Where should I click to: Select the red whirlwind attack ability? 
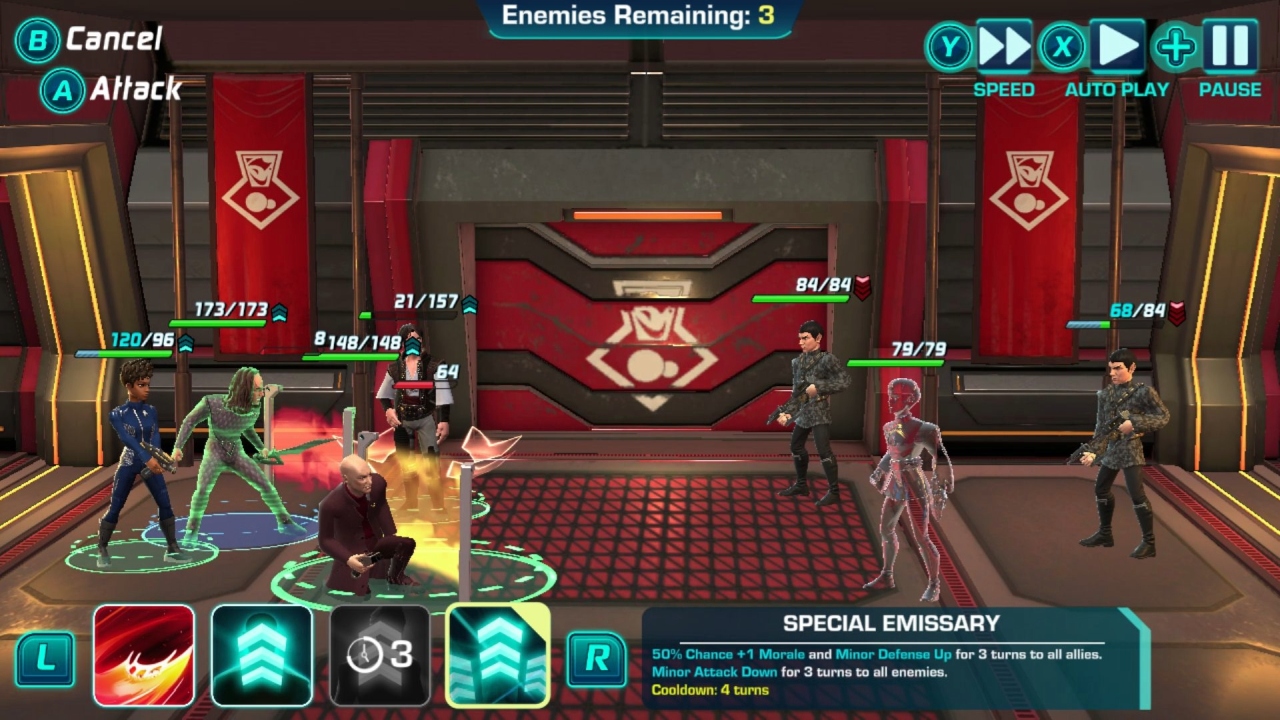(144, 651)
